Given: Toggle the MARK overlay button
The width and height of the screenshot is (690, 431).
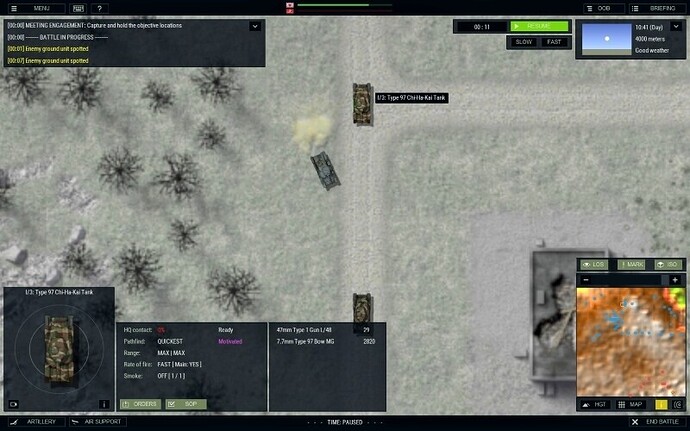Looking at the screenshot, I should [631, 264].
